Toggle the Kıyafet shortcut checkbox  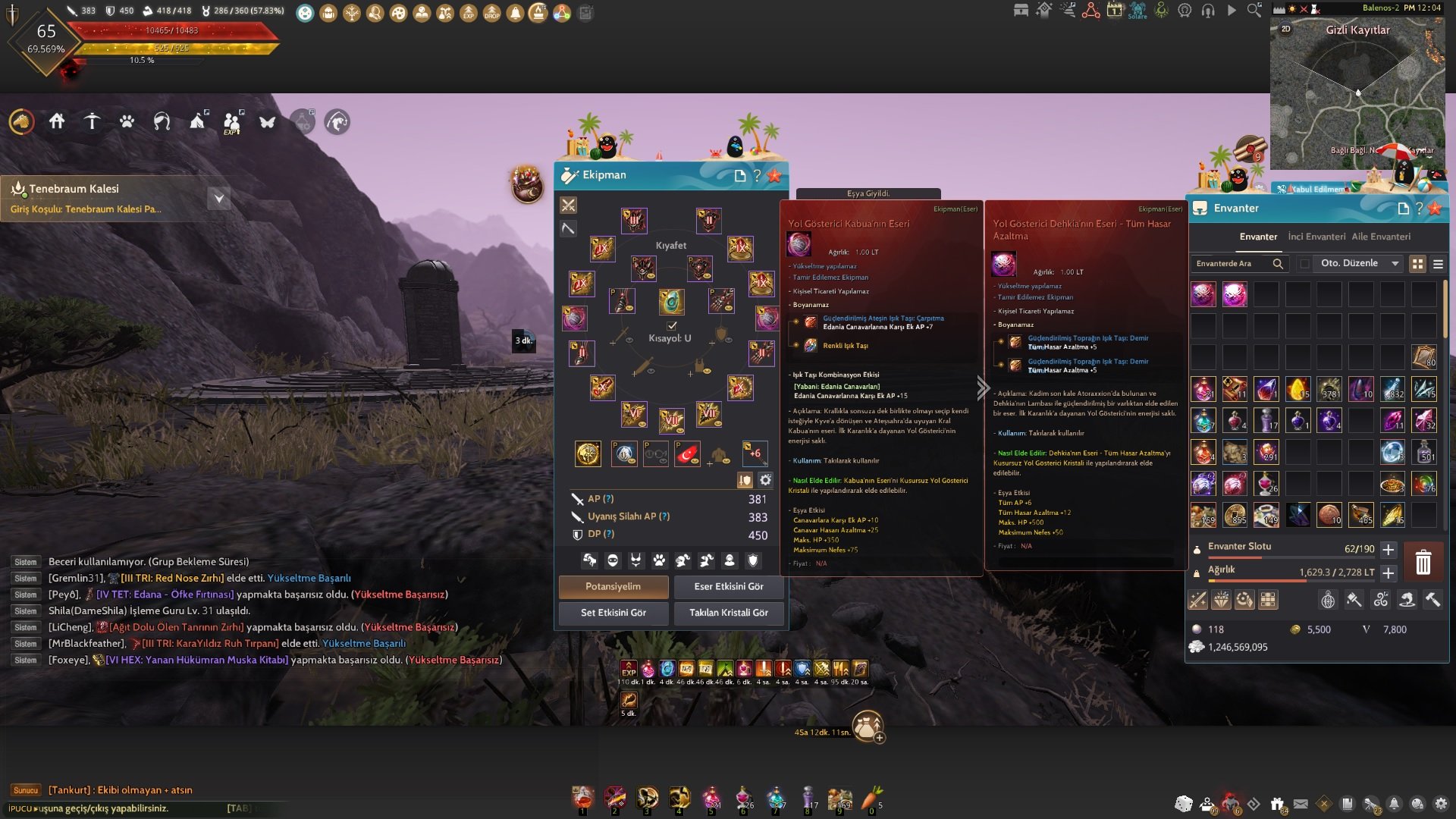(671, 325)
